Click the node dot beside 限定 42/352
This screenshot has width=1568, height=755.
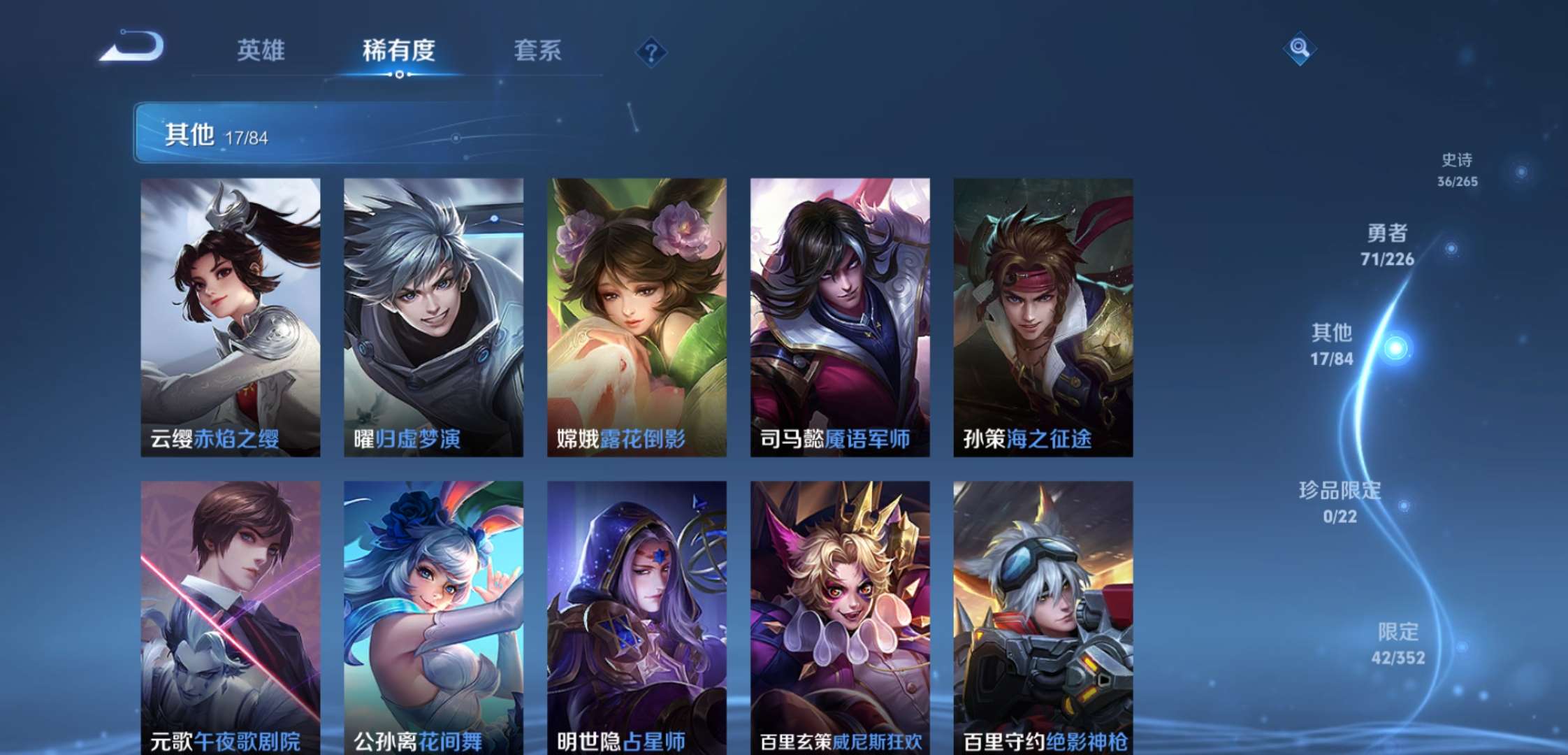pos(1463,647)
